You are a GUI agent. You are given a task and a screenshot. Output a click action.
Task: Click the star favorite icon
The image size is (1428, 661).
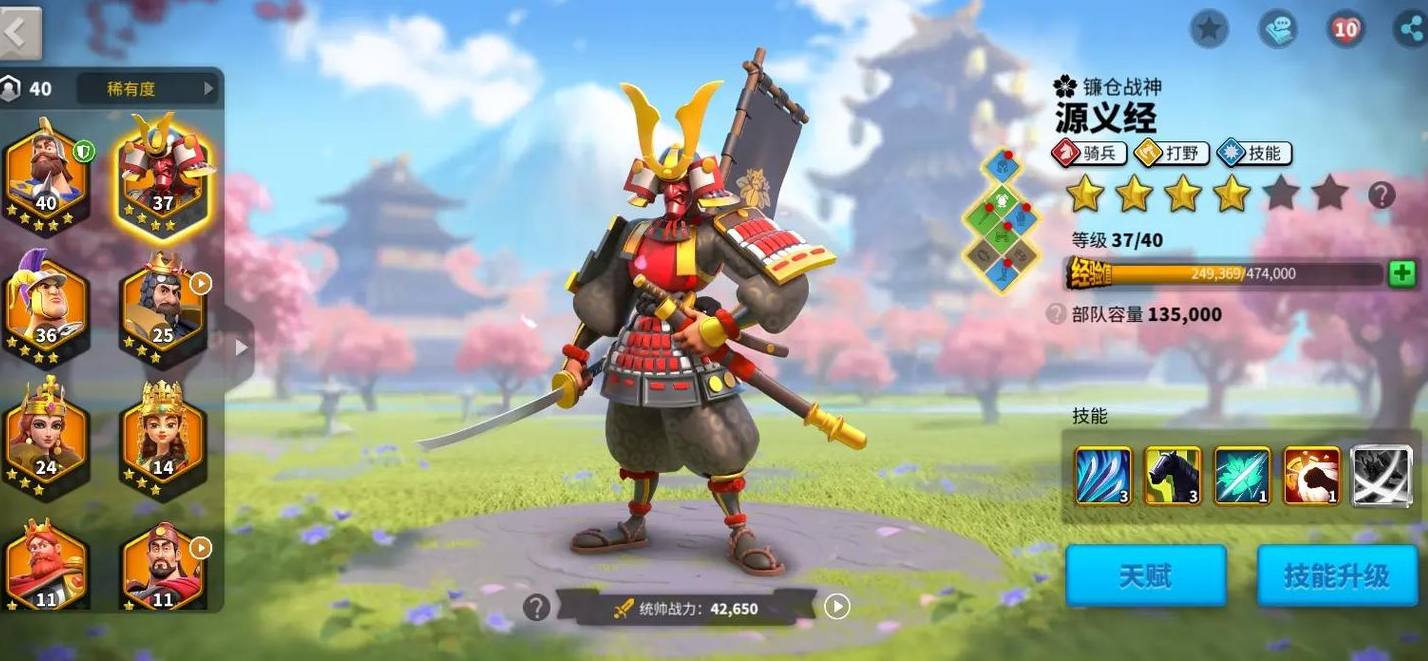1209,29
